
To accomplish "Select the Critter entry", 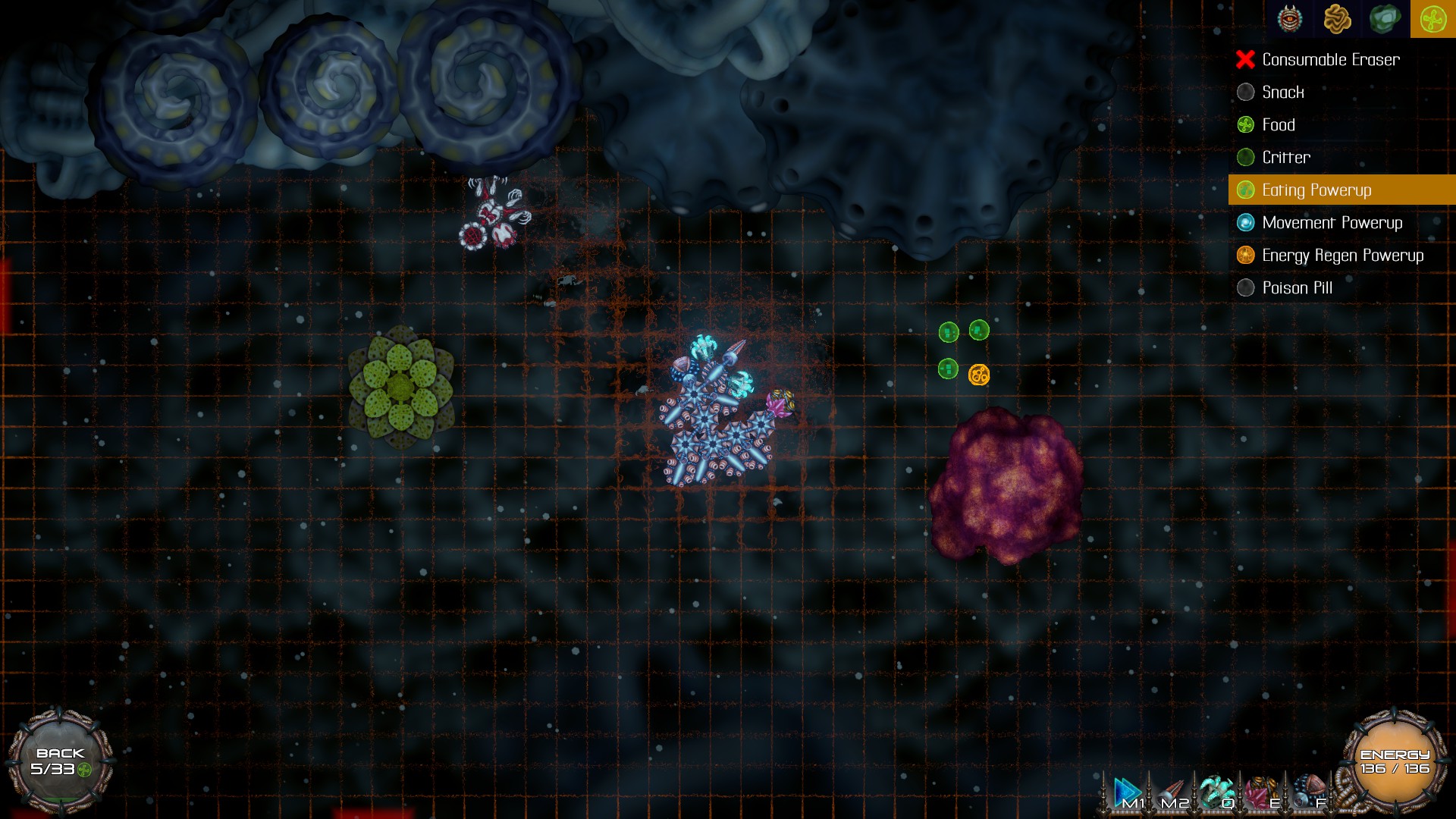I will (1285, 158).
